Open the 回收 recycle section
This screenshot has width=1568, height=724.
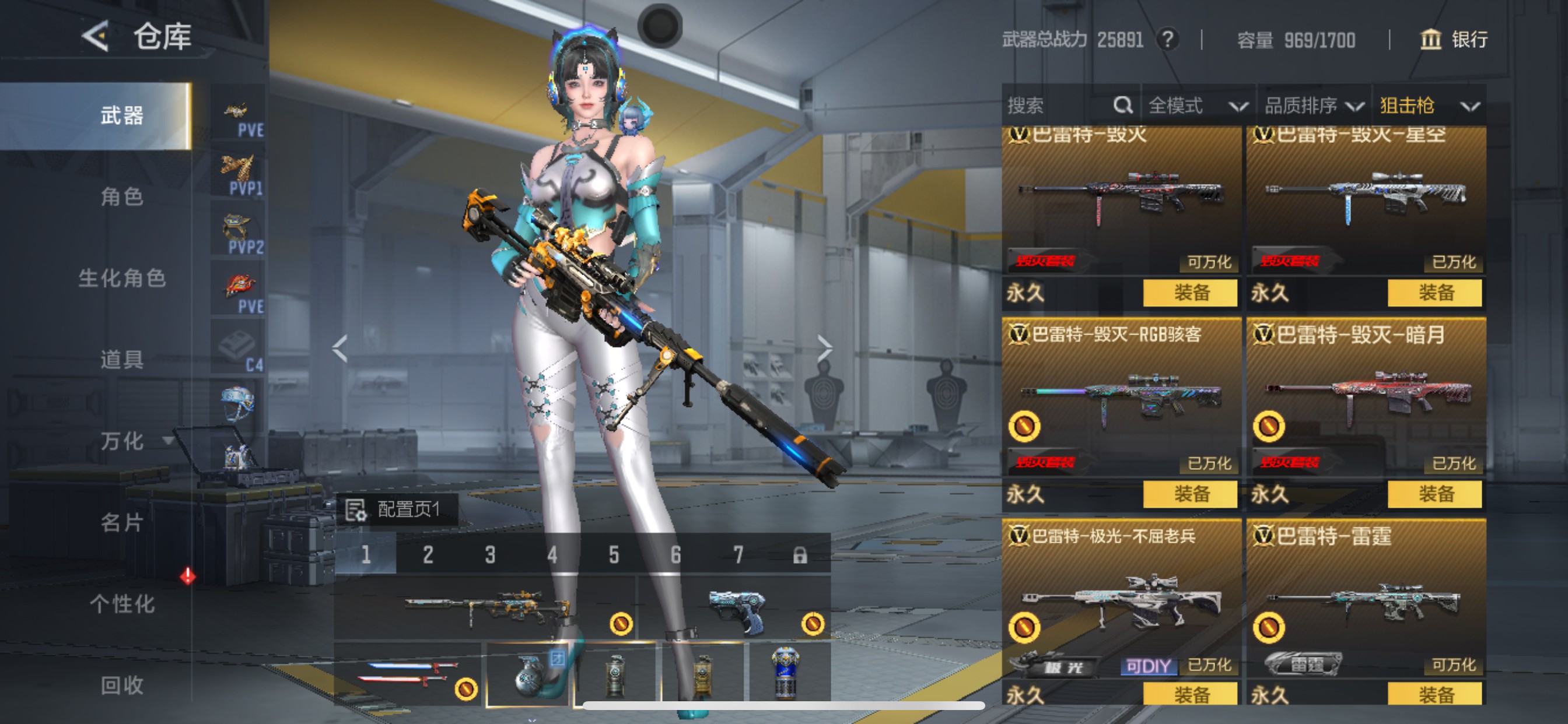[122, 686]
